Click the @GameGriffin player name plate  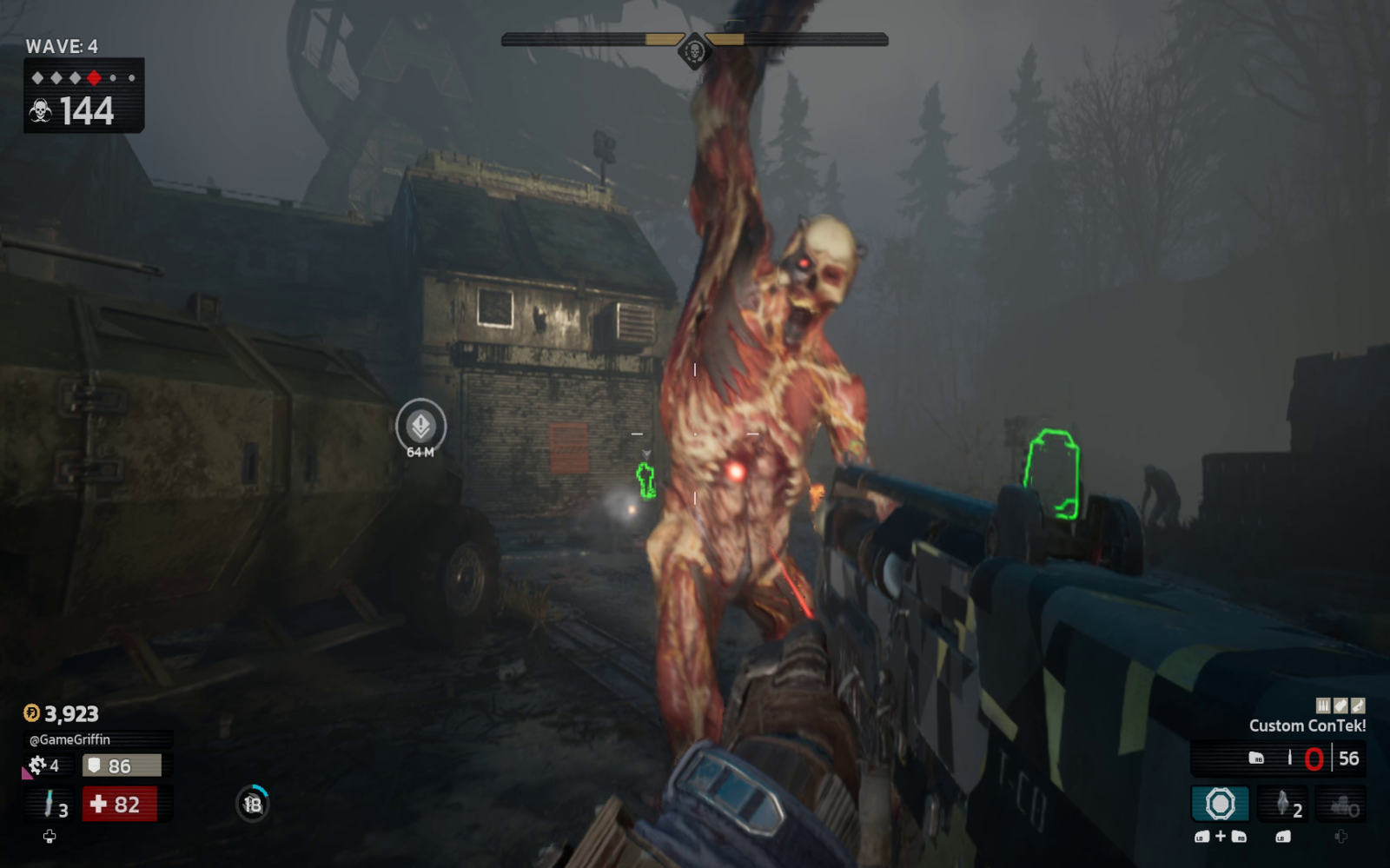click(70, 739)
